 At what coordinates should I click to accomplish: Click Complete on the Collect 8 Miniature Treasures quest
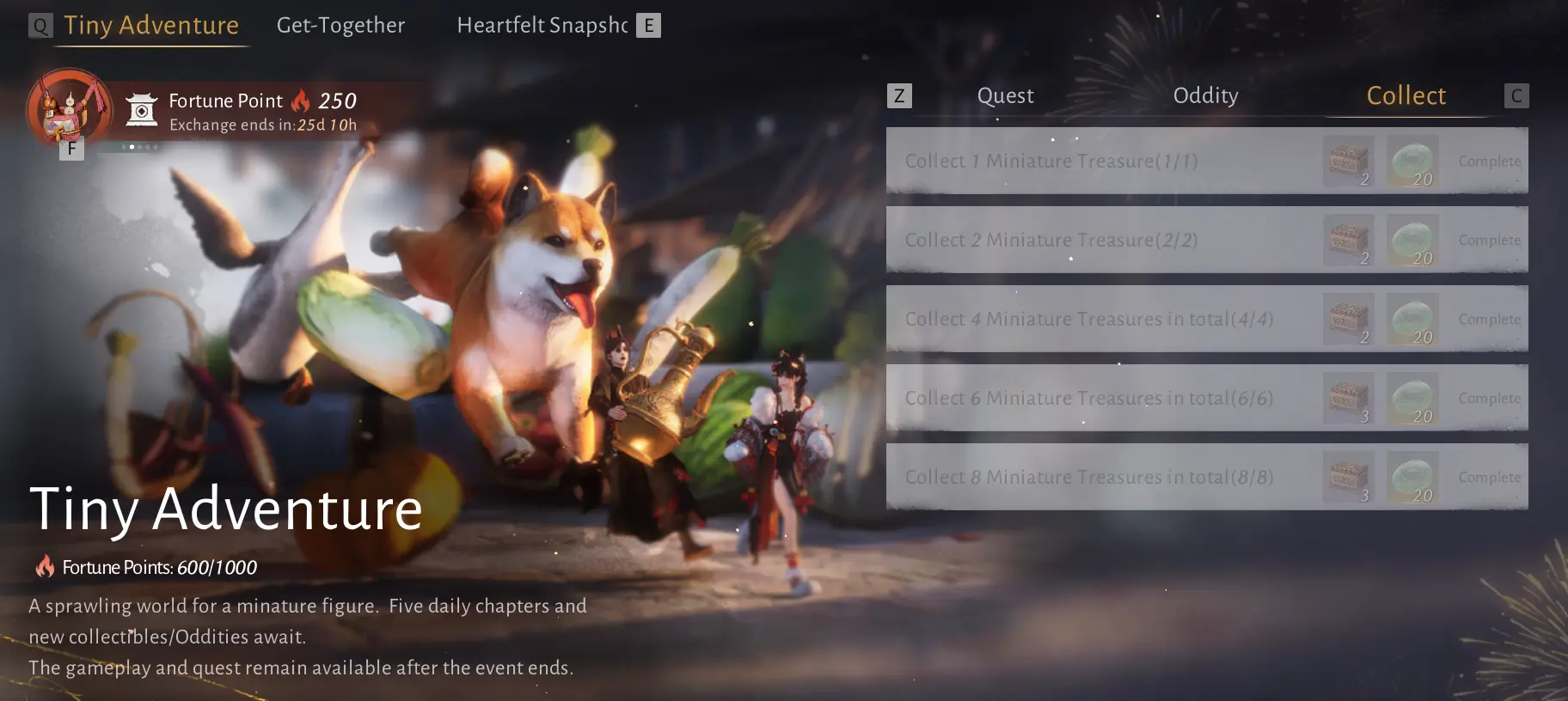pos(1490,477)
